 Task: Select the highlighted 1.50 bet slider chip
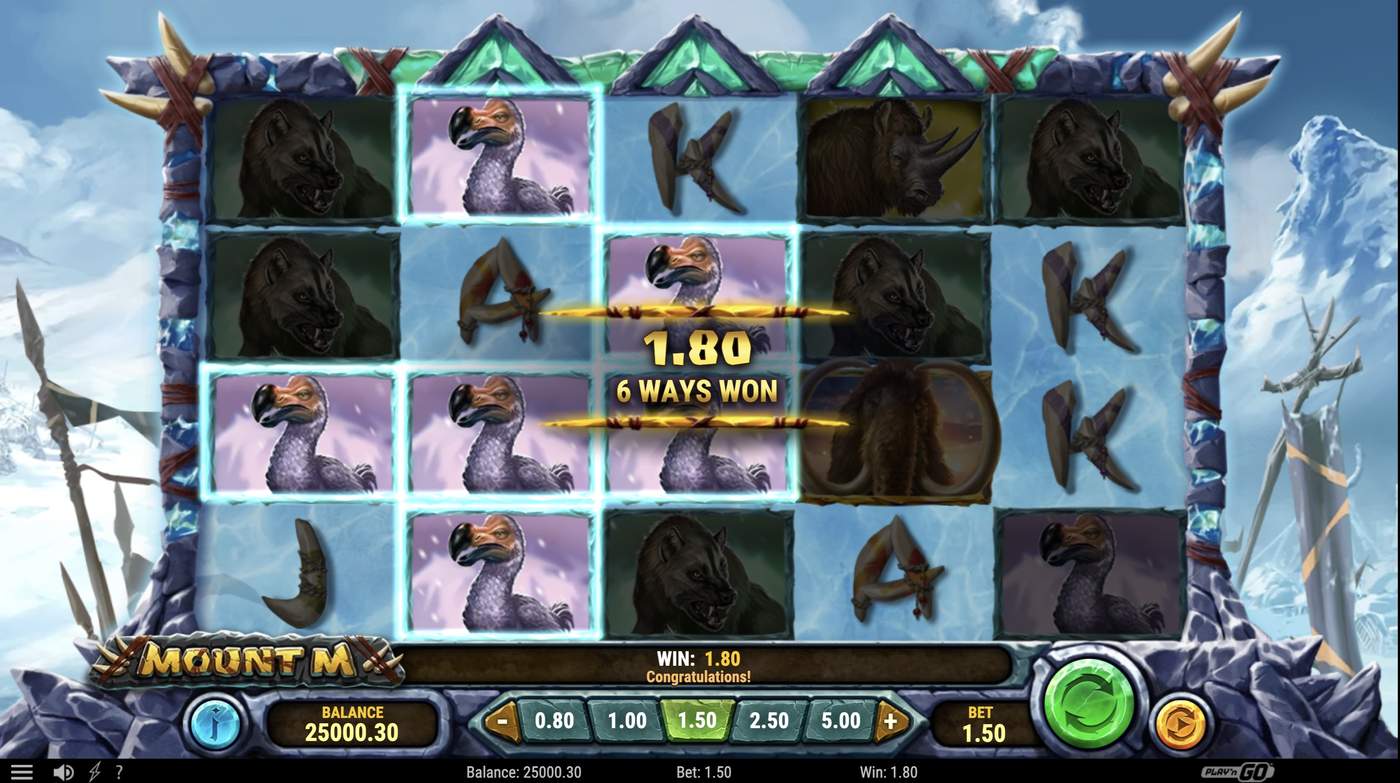click(696, 719)
